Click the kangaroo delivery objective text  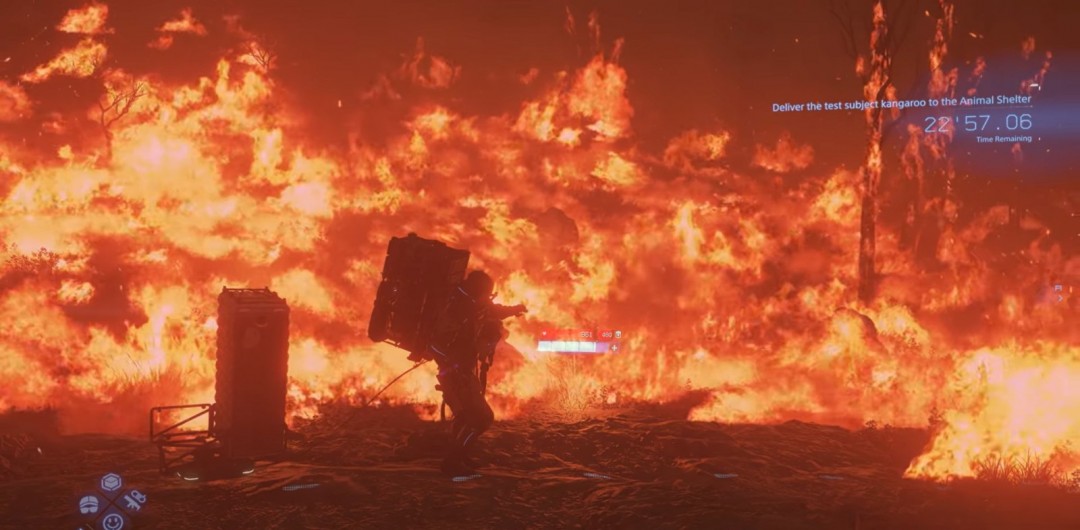click(x=901, y=100)
